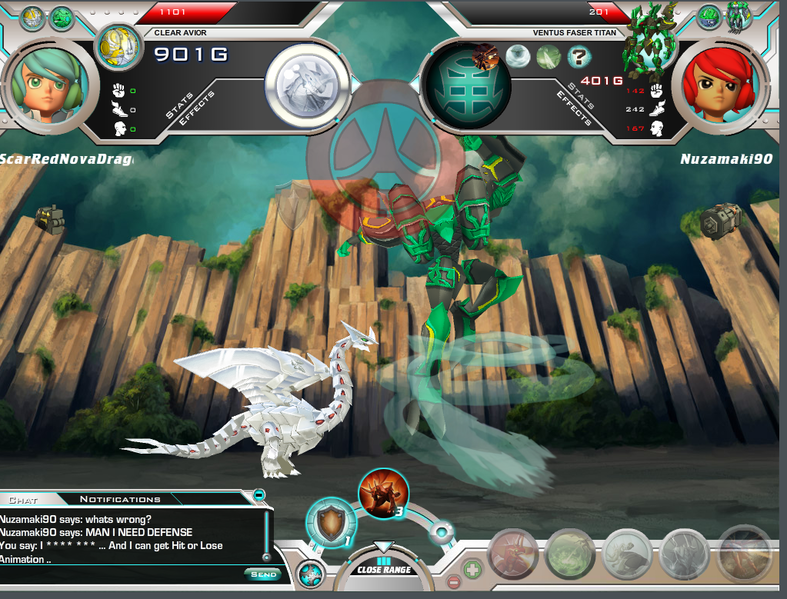Inspect the question mark effect icon
Viewport: 787px width, 599px height.
coord(574,57)
